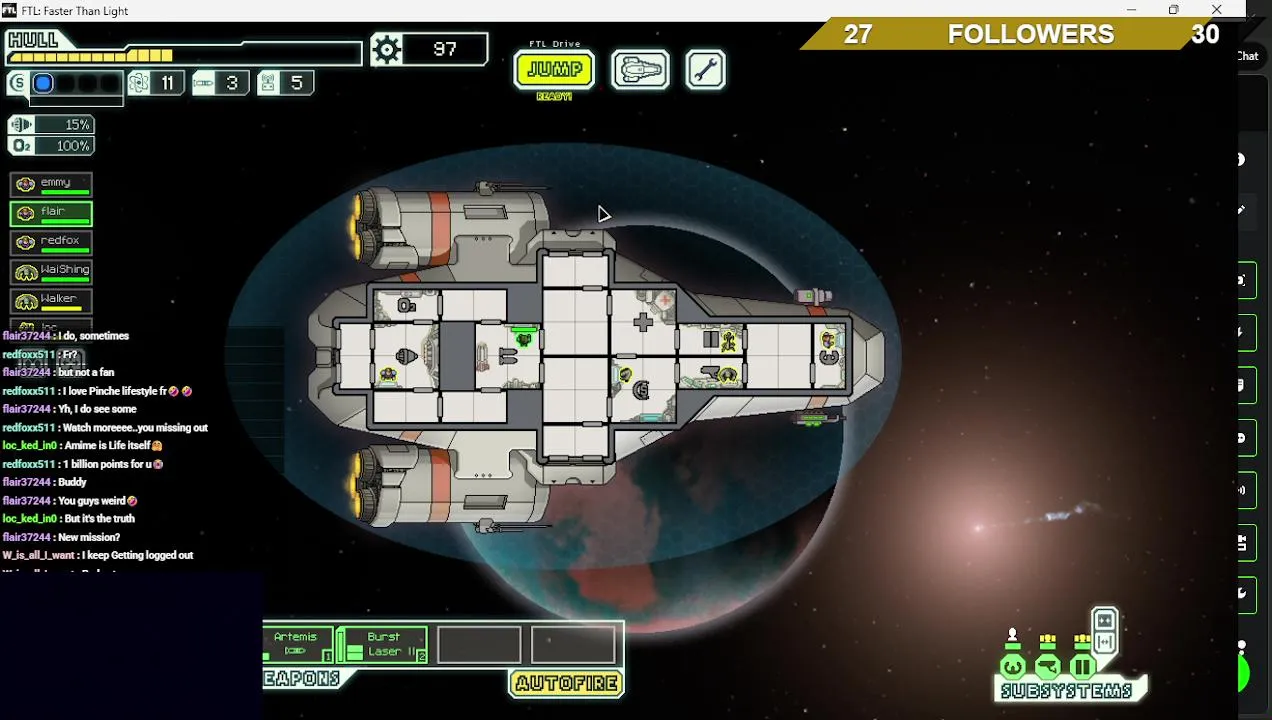Open the wrench options menu
The width and height of the screenshot is (1272, 720).
705,70
